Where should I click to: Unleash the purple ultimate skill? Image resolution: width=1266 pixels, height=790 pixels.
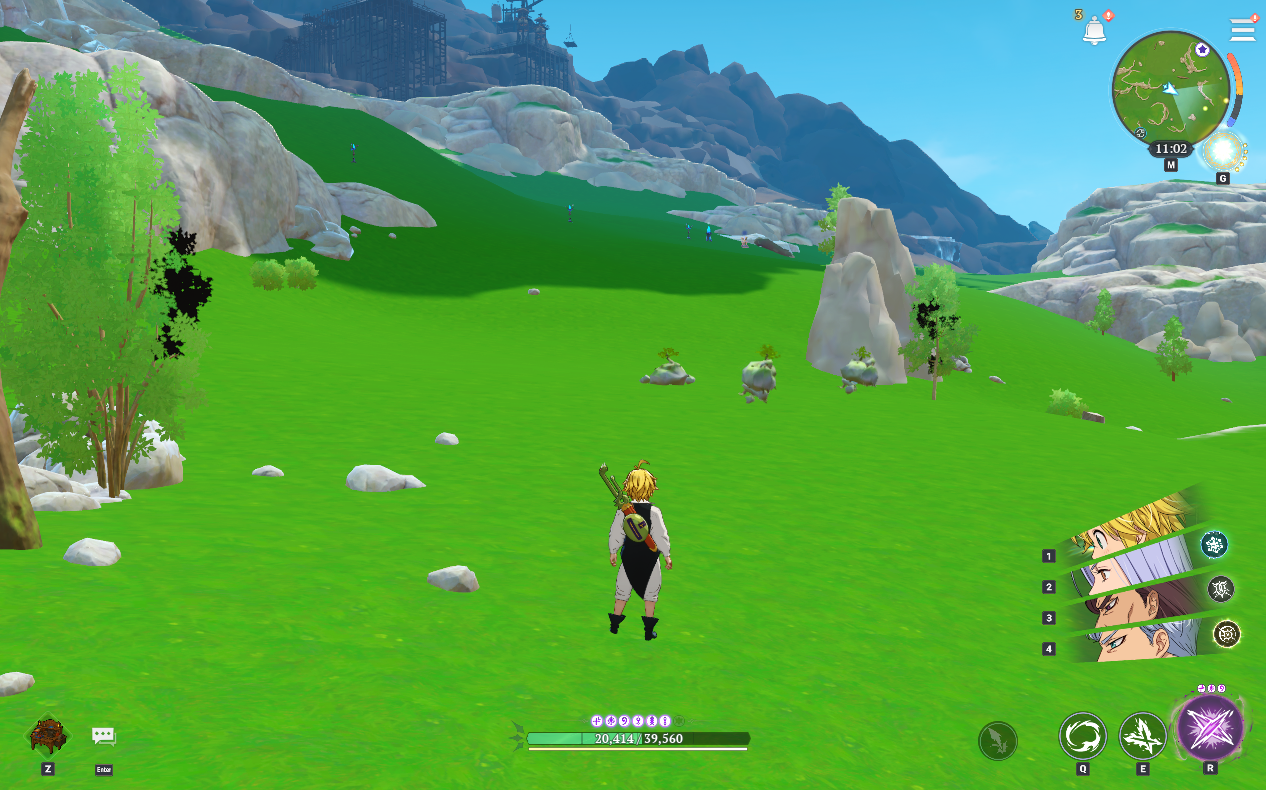(1210, 727)
